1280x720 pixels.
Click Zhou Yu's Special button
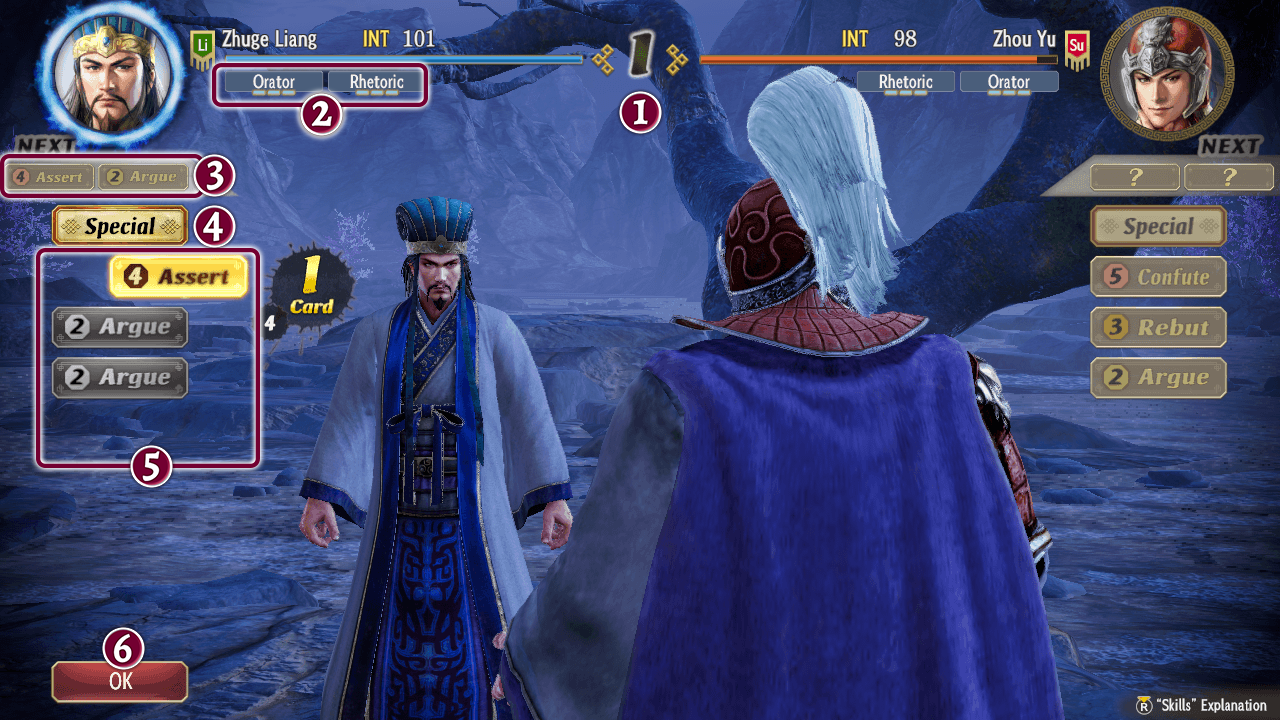click(1158, 226)
